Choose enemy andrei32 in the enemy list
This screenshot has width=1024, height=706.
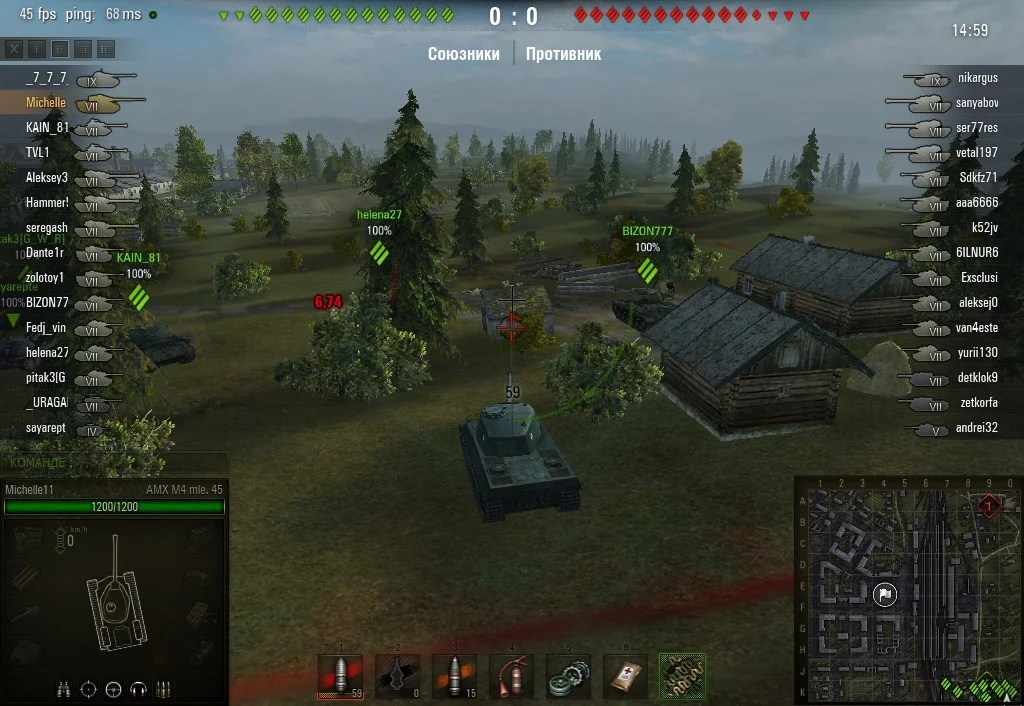pyautogui.click(x=976, y=427)
